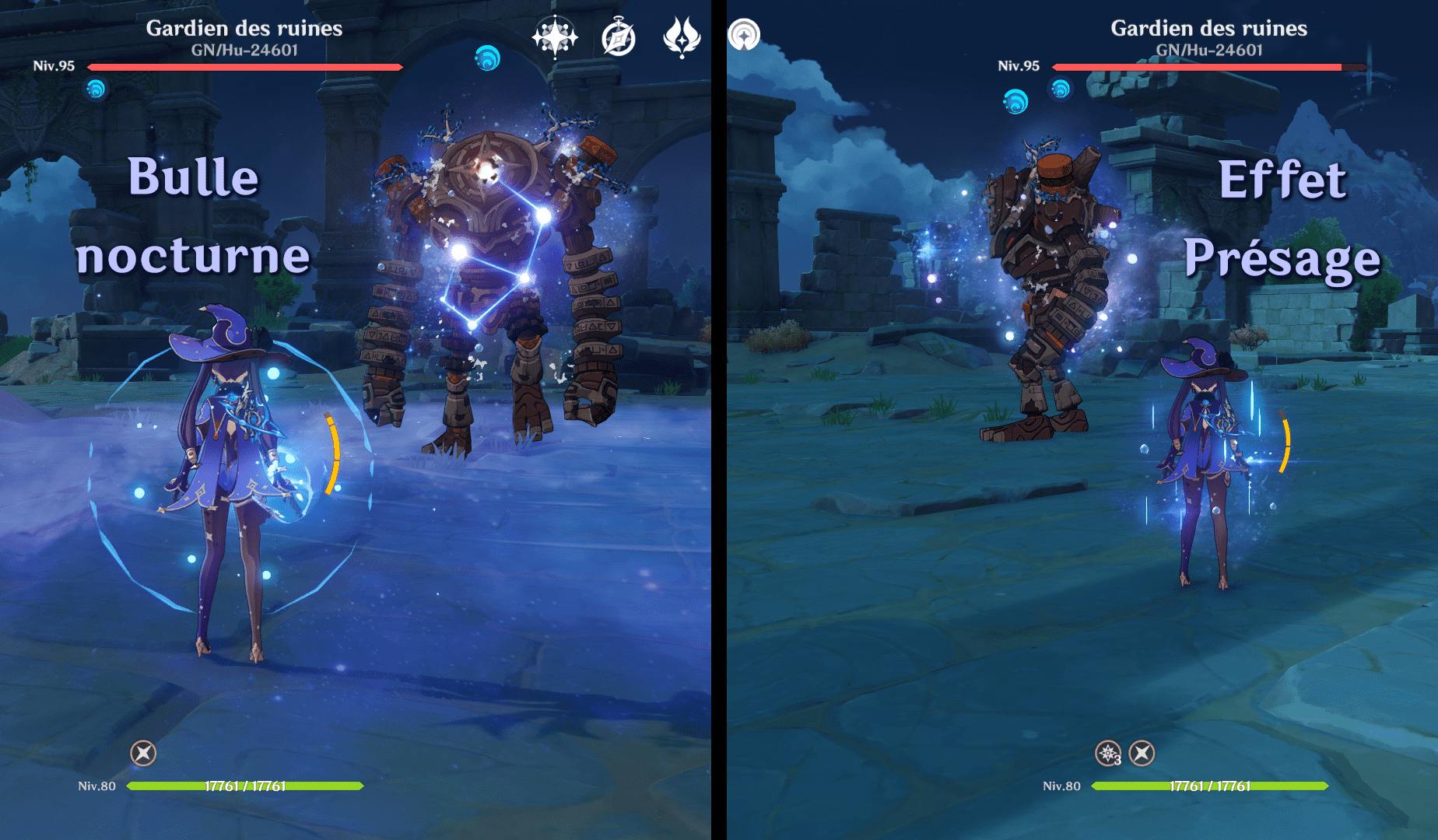
Task: Open the Wish menu star icon
Action: (x=555, y=37)
